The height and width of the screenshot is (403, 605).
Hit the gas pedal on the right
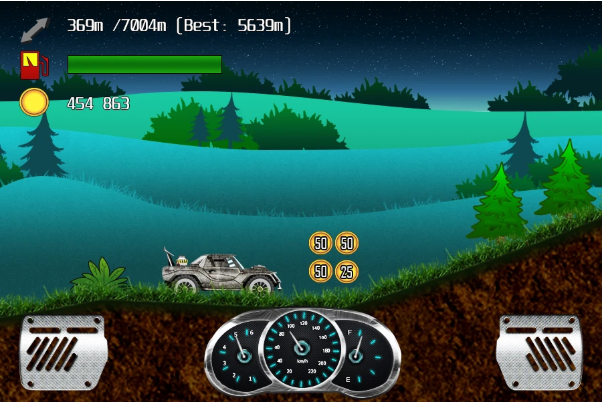tap(539, 352)
